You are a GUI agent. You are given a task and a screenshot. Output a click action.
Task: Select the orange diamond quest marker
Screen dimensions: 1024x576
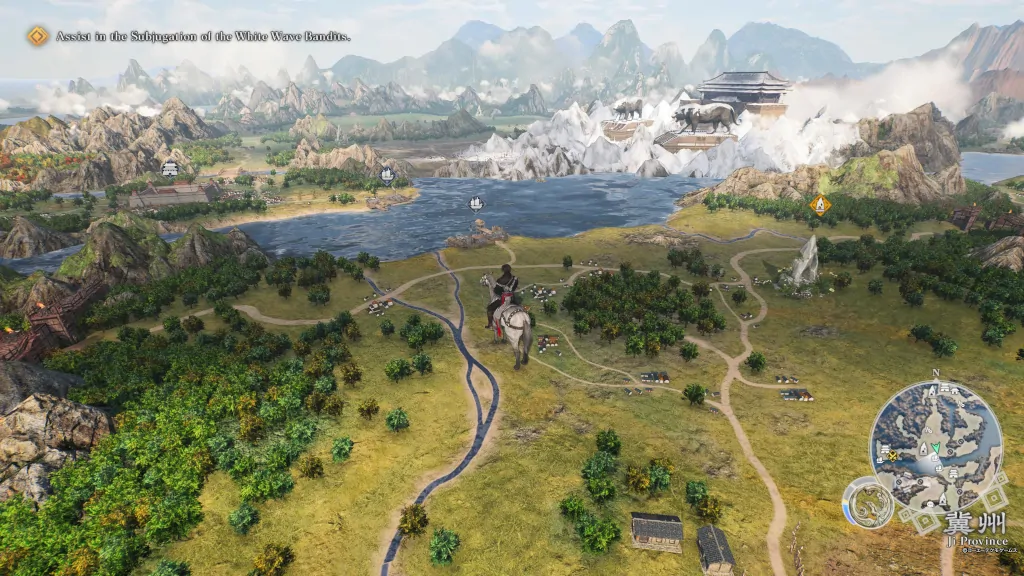[x=820, y=205]
